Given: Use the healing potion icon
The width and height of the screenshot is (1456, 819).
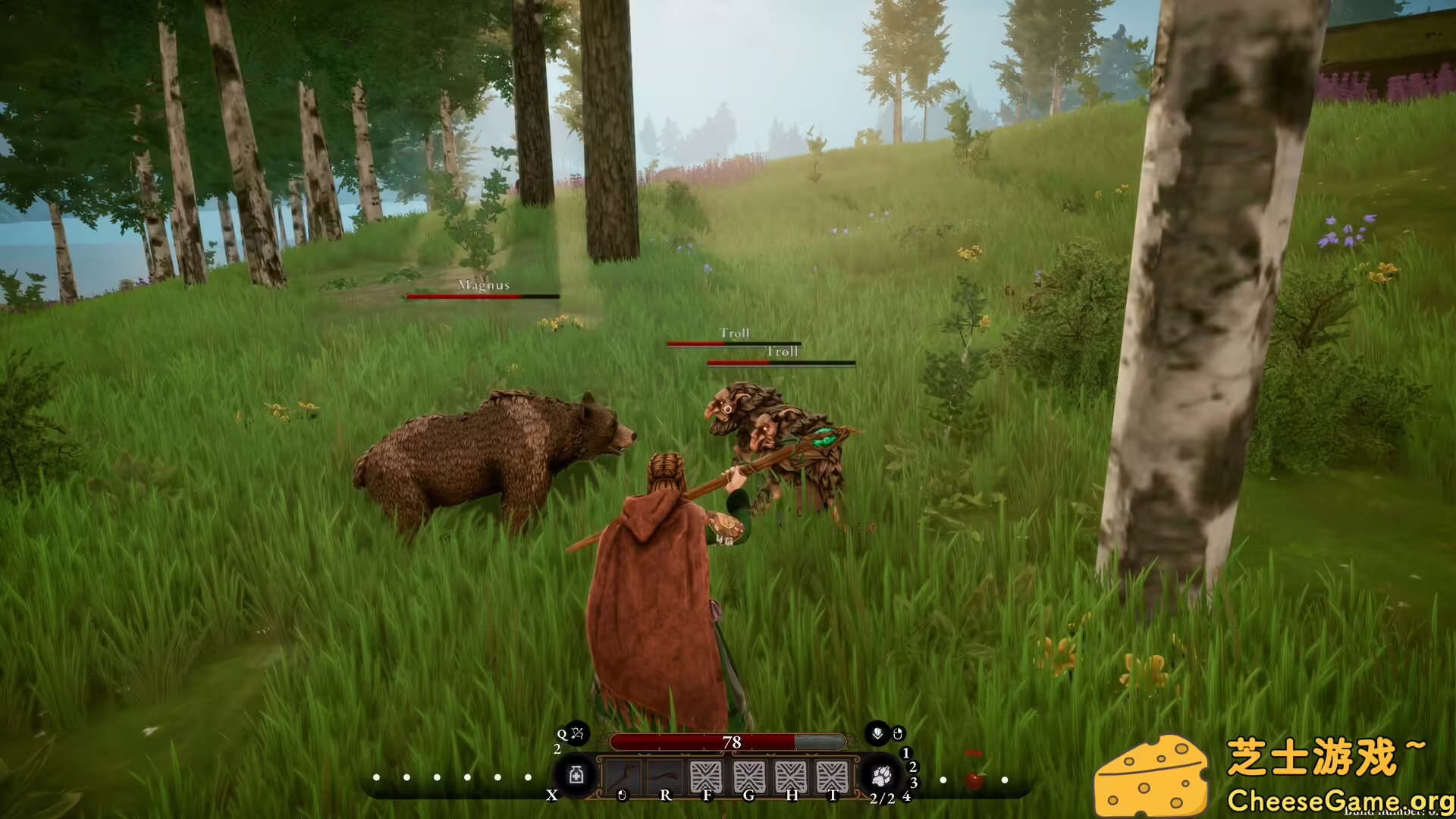Looking at the screenshot, I should point(576,776).
